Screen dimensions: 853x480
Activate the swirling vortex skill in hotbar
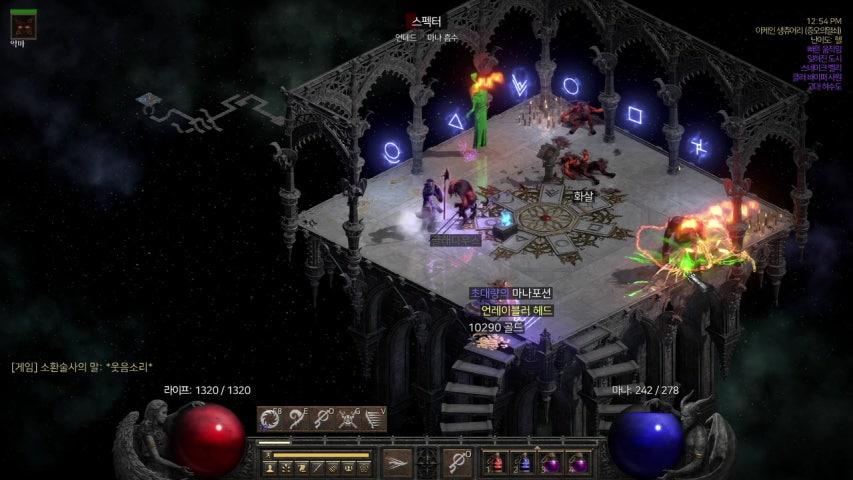point(270,419)
